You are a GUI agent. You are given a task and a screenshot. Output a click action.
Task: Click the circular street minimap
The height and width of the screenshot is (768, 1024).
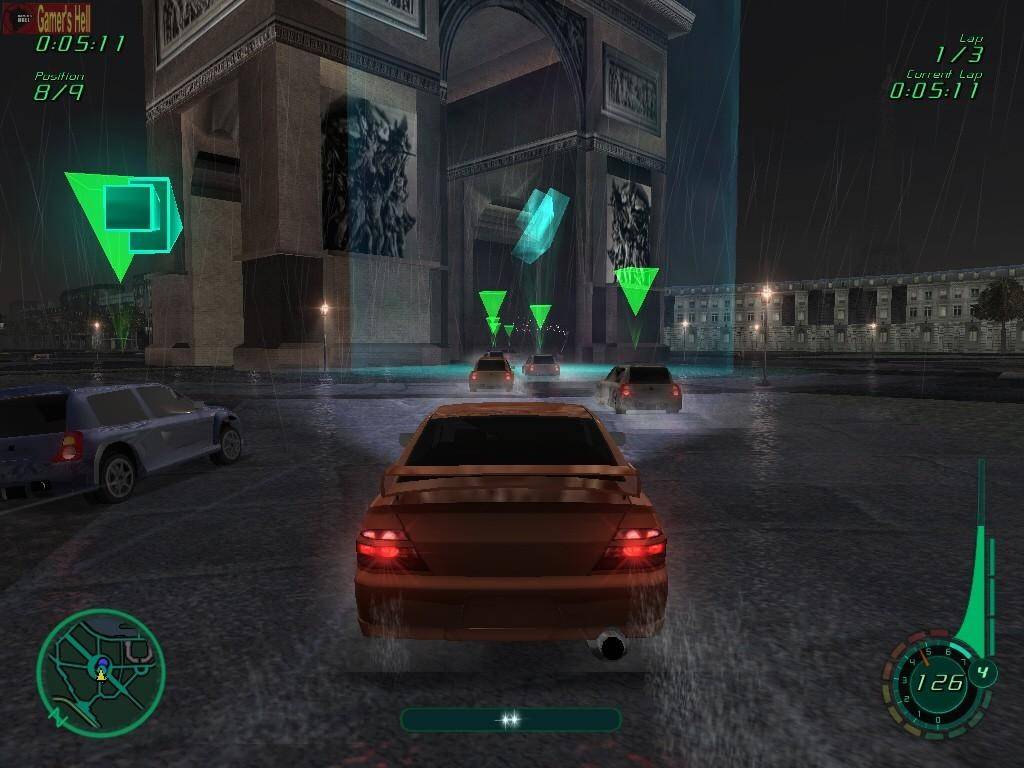tap(100, 674)
